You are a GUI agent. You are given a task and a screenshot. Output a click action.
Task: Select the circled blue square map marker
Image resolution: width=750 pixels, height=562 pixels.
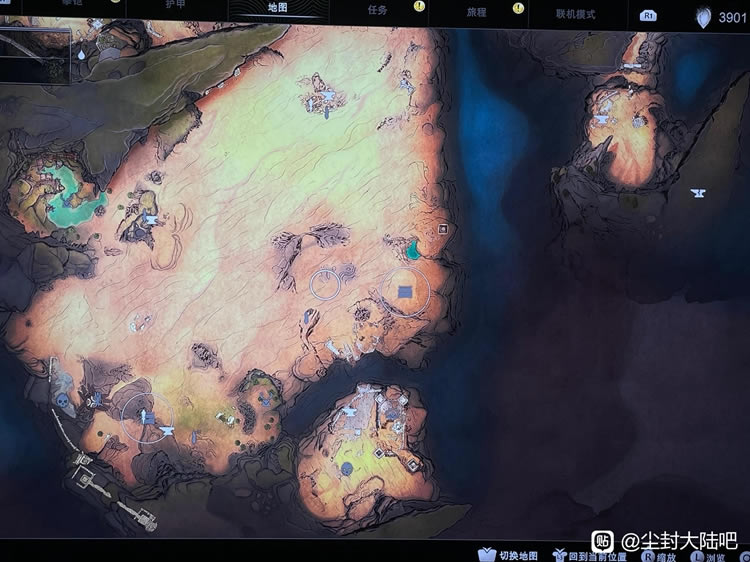[x=405, y=291]
